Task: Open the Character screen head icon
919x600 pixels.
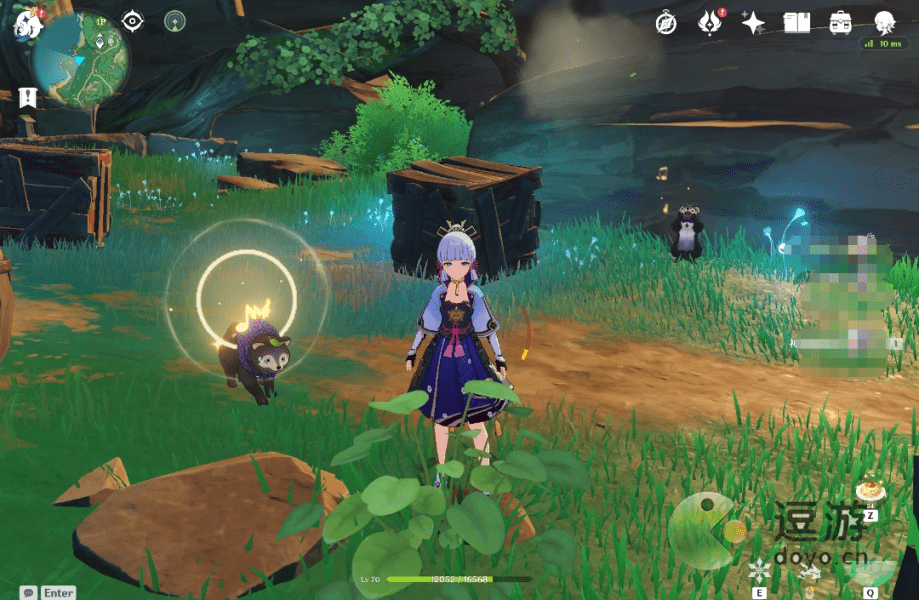Action: coord(884,22)
